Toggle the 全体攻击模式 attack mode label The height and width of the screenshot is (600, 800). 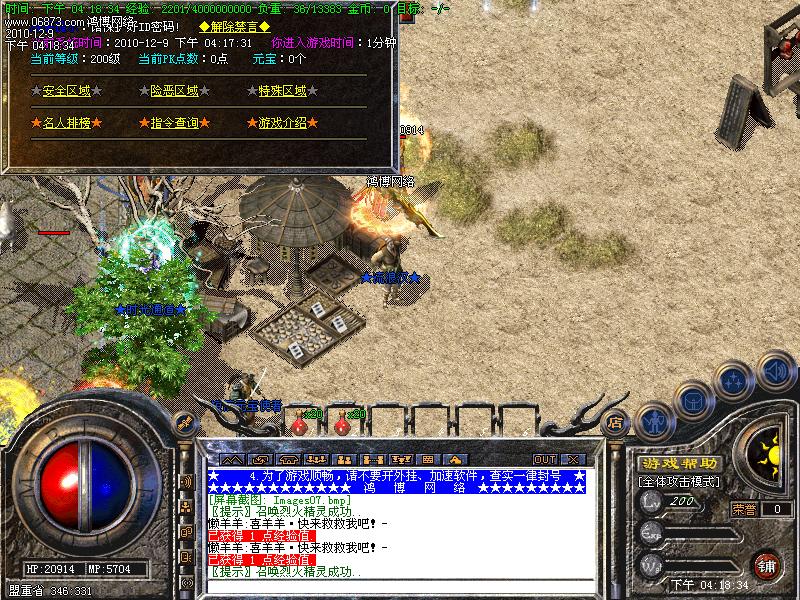tap(680, 482)
